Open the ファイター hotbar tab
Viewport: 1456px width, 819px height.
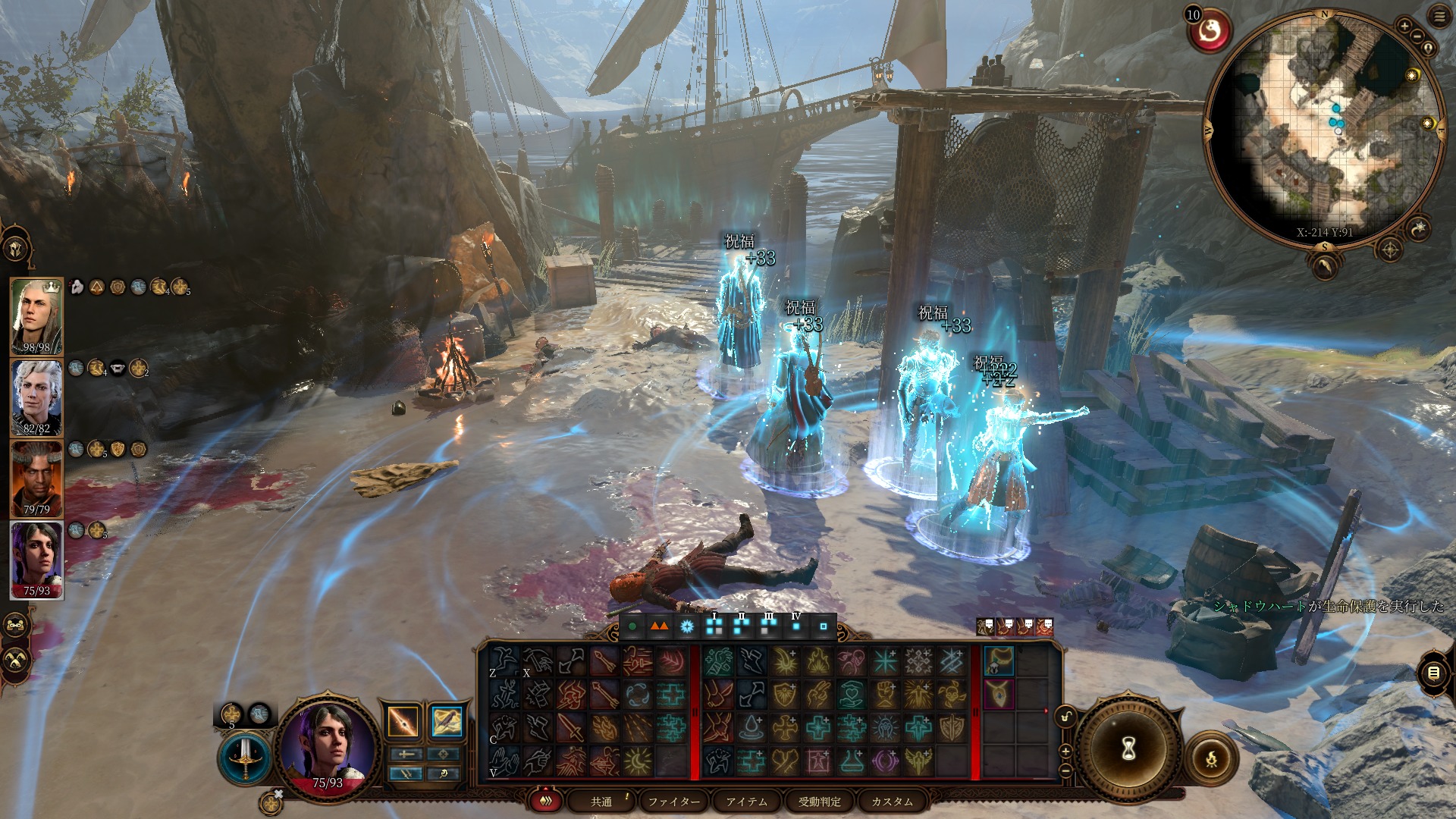click(674, 802)
